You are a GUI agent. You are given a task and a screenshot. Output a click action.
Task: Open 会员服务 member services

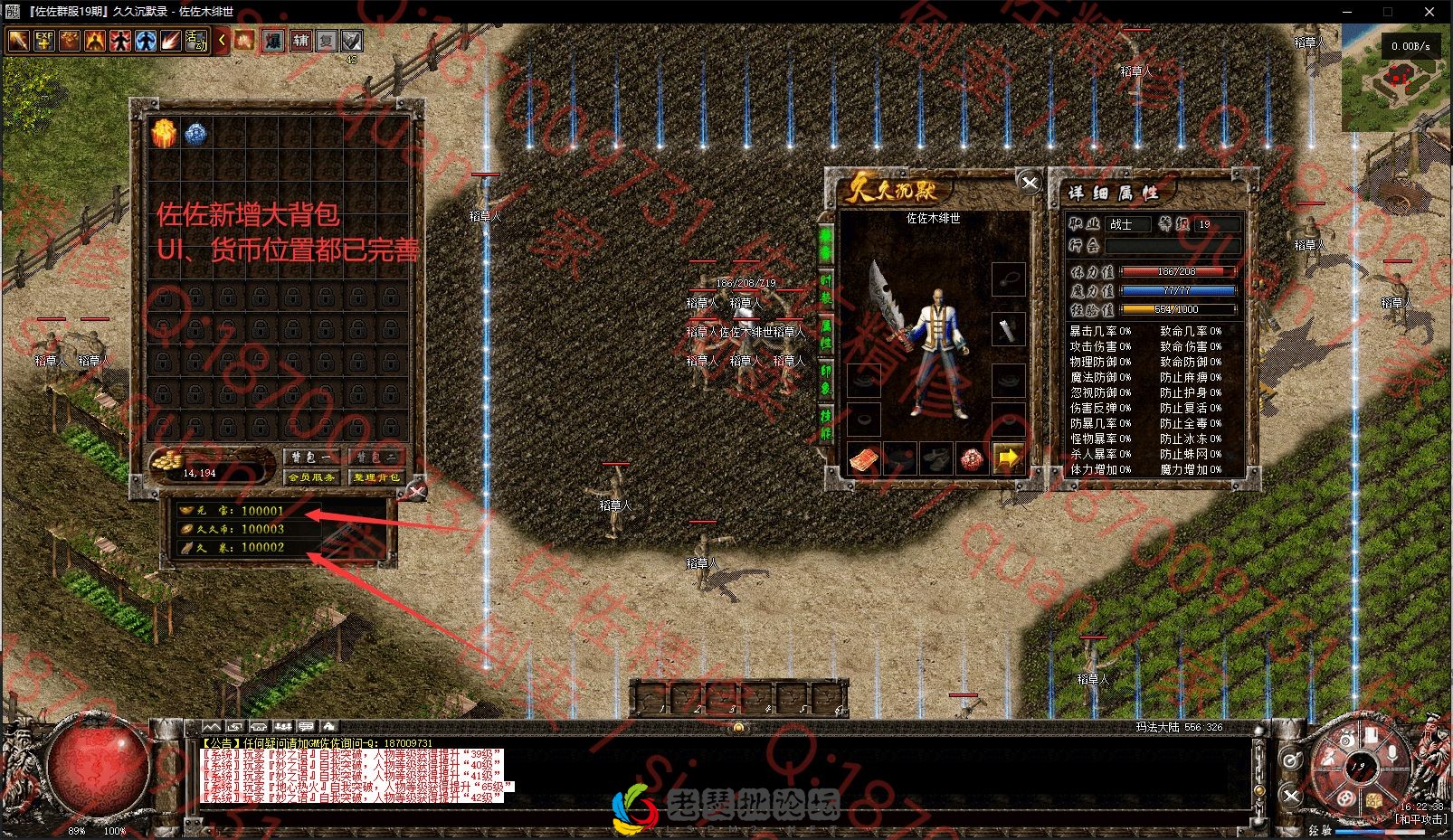point(312,477)
